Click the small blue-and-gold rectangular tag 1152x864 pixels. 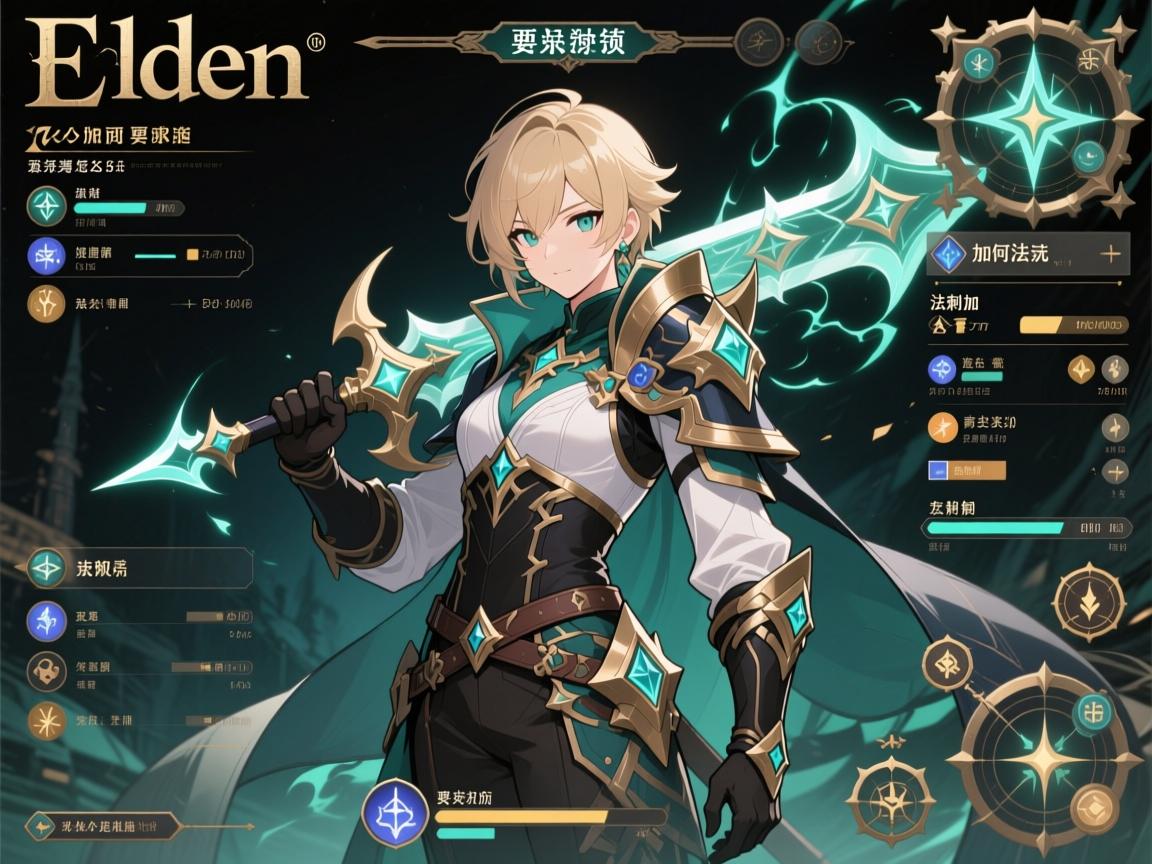pos(967,469)
